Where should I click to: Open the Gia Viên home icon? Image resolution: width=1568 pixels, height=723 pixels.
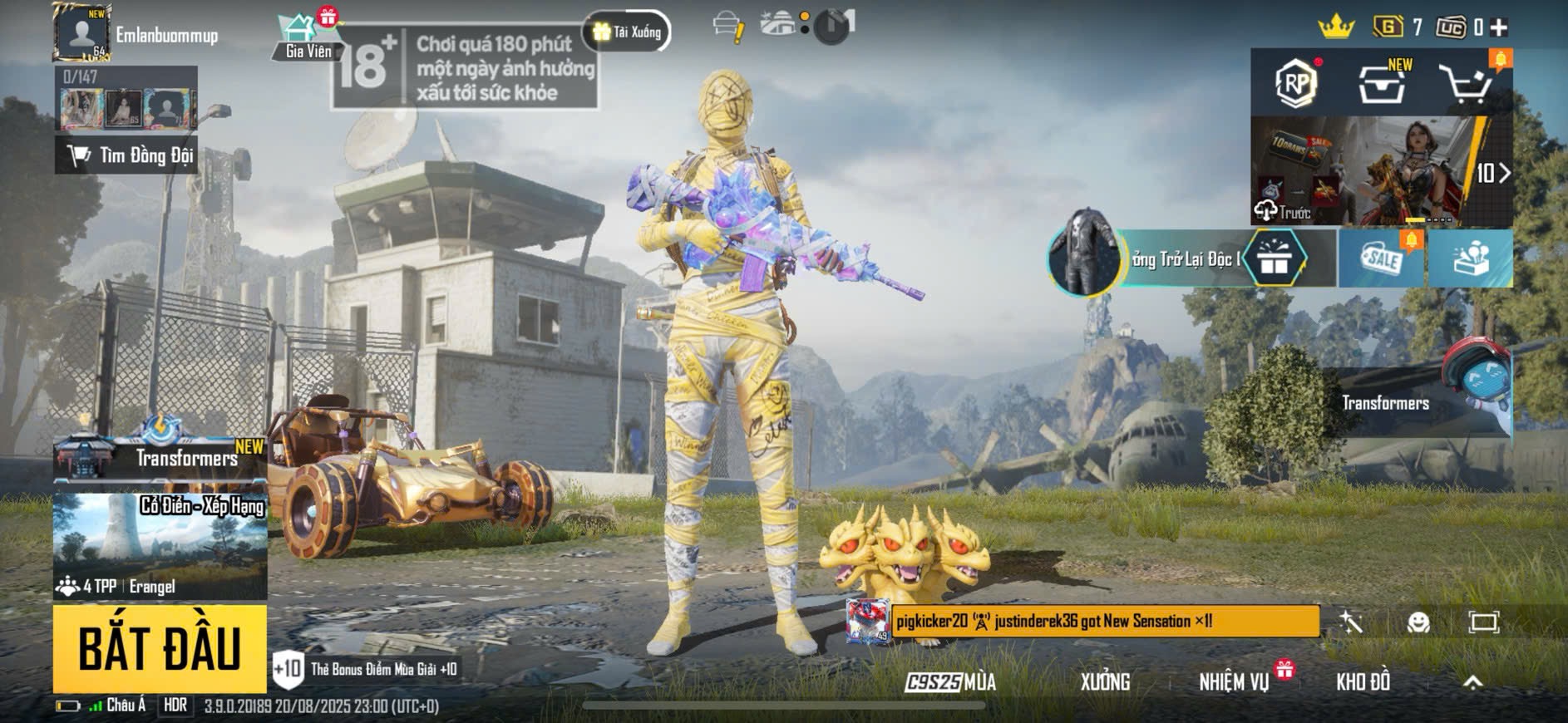[x=307, y=37]
